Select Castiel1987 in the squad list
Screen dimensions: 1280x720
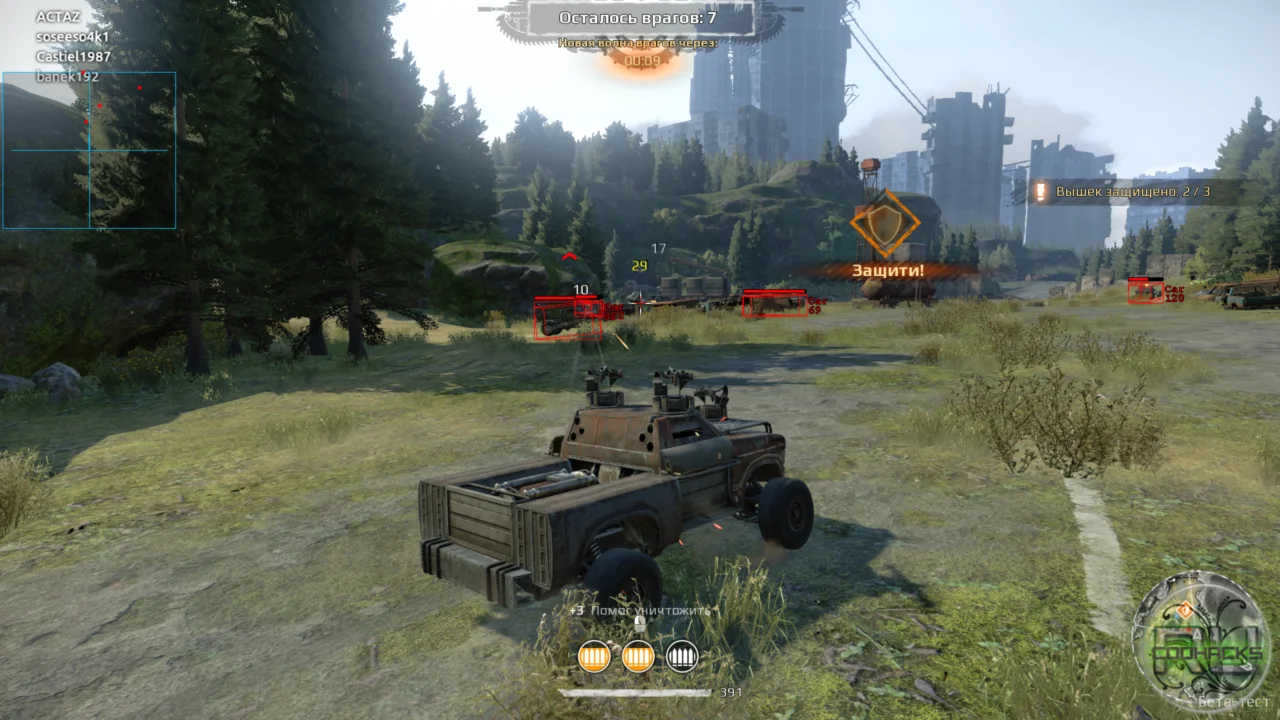coord(73,57)
